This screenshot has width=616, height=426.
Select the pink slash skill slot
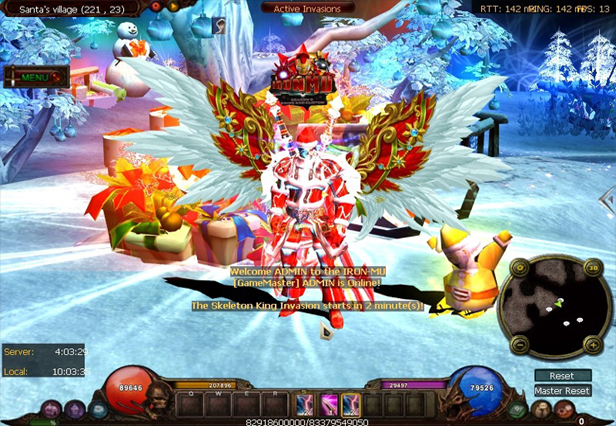click(327, 403)
